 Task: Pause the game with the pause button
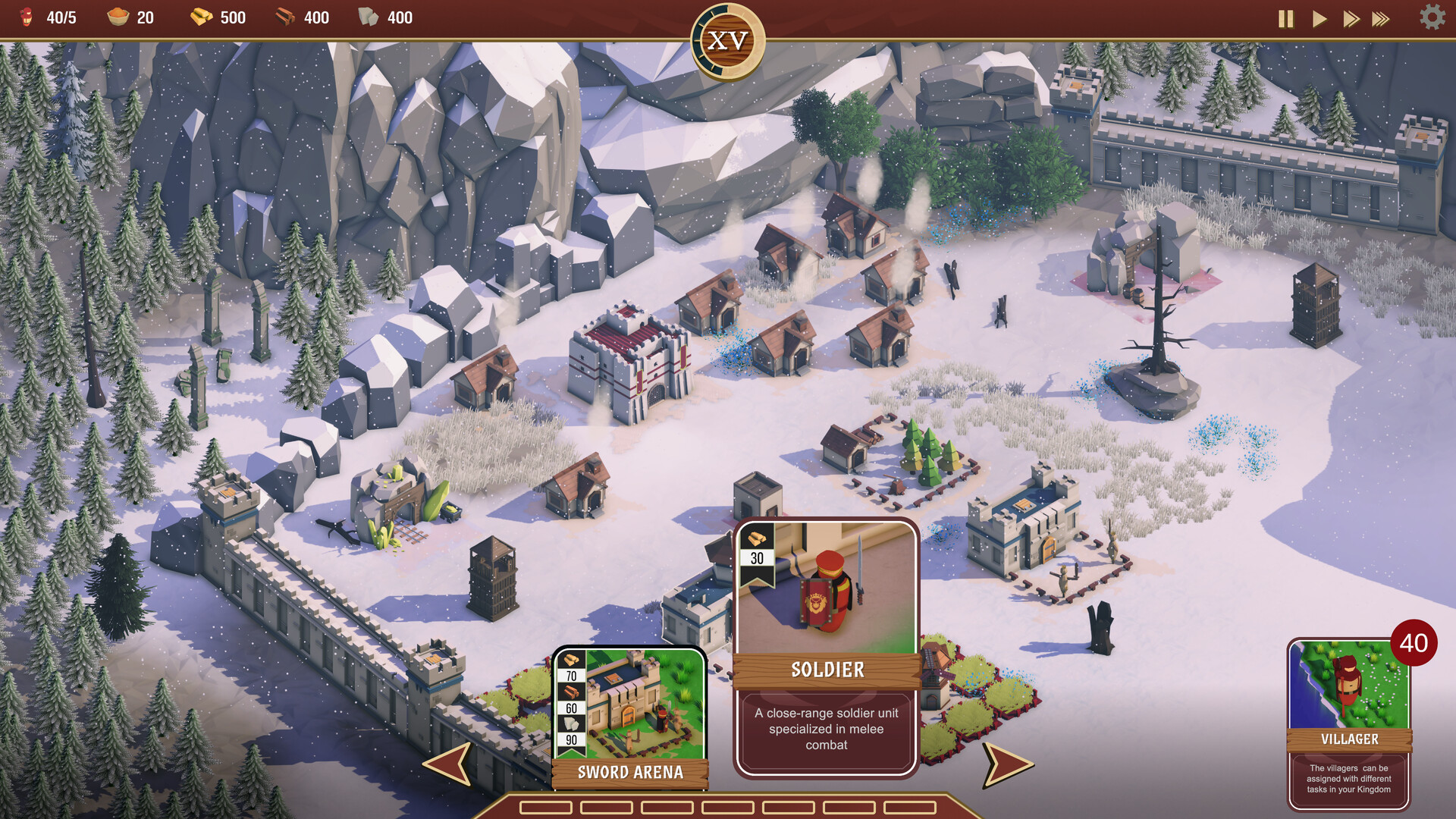point(1285,19)
